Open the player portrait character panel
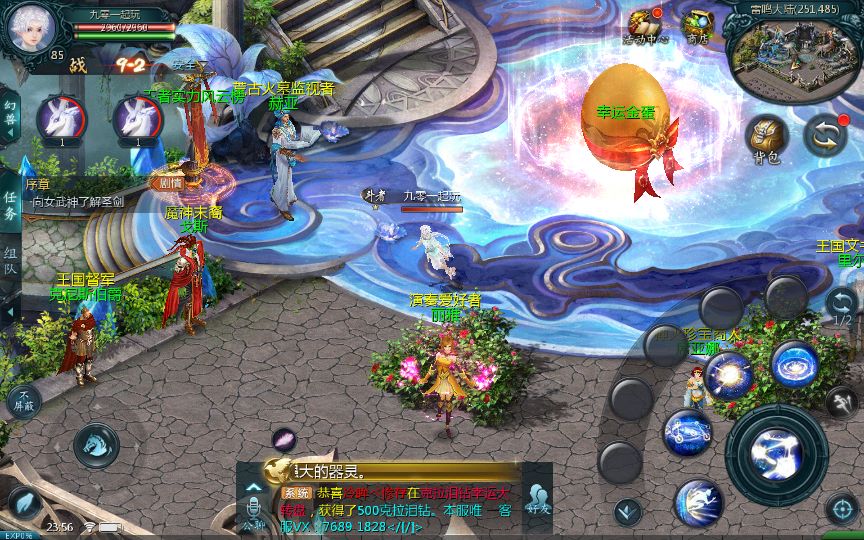The image size is (864, 540). 30,29
